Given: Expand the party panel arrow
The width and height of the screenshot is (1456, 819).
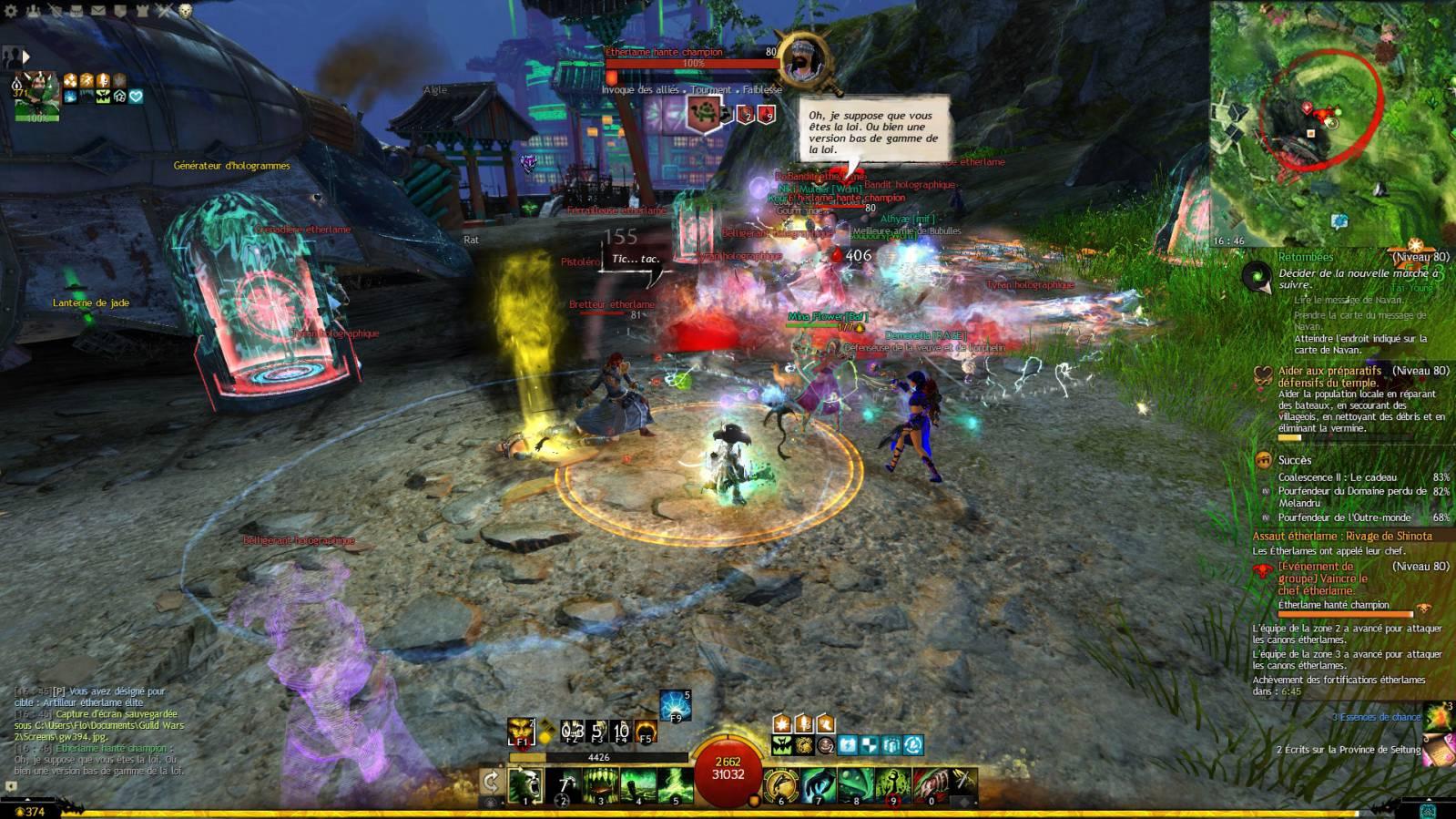Looking at the screenshot, I should pyautogui.click(x=26, y=56).
